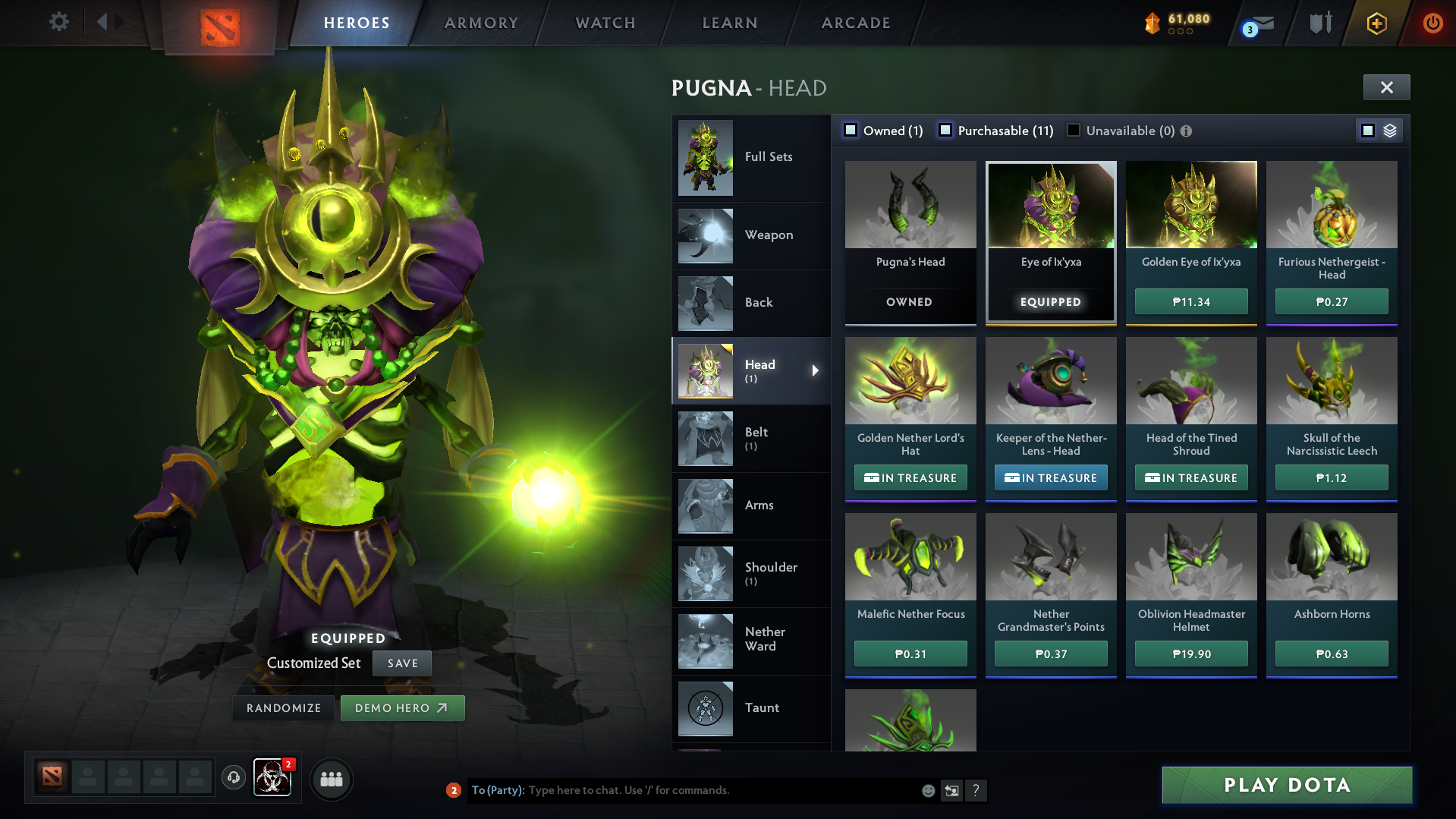Click the power/exit icon
Image resolution: width=1456 pixels, height=819 pixels.
1432,23
